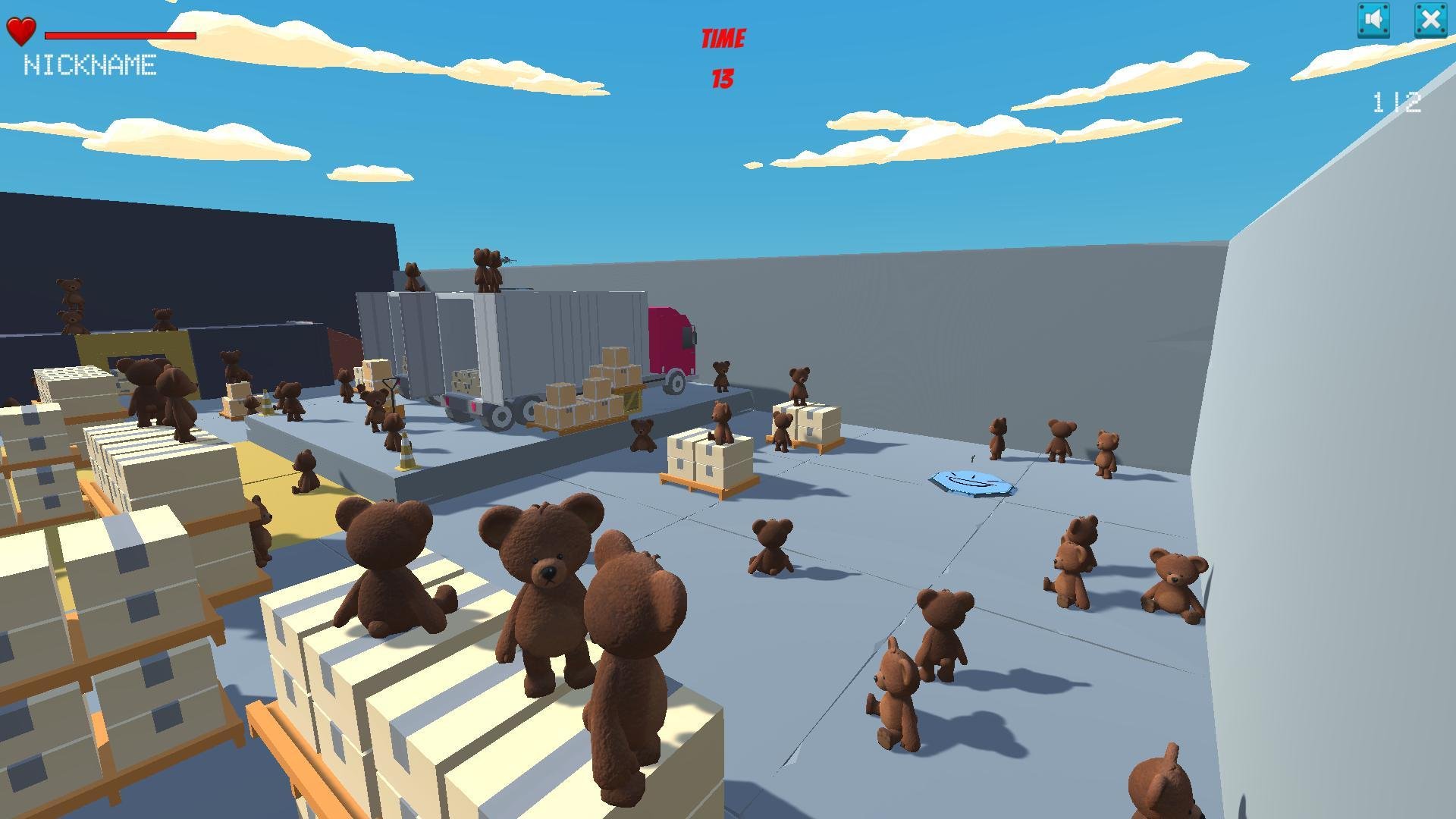Click the heart to toggle health display
The height and width of the screenshot is (819, 1456).
pos(20,32)
